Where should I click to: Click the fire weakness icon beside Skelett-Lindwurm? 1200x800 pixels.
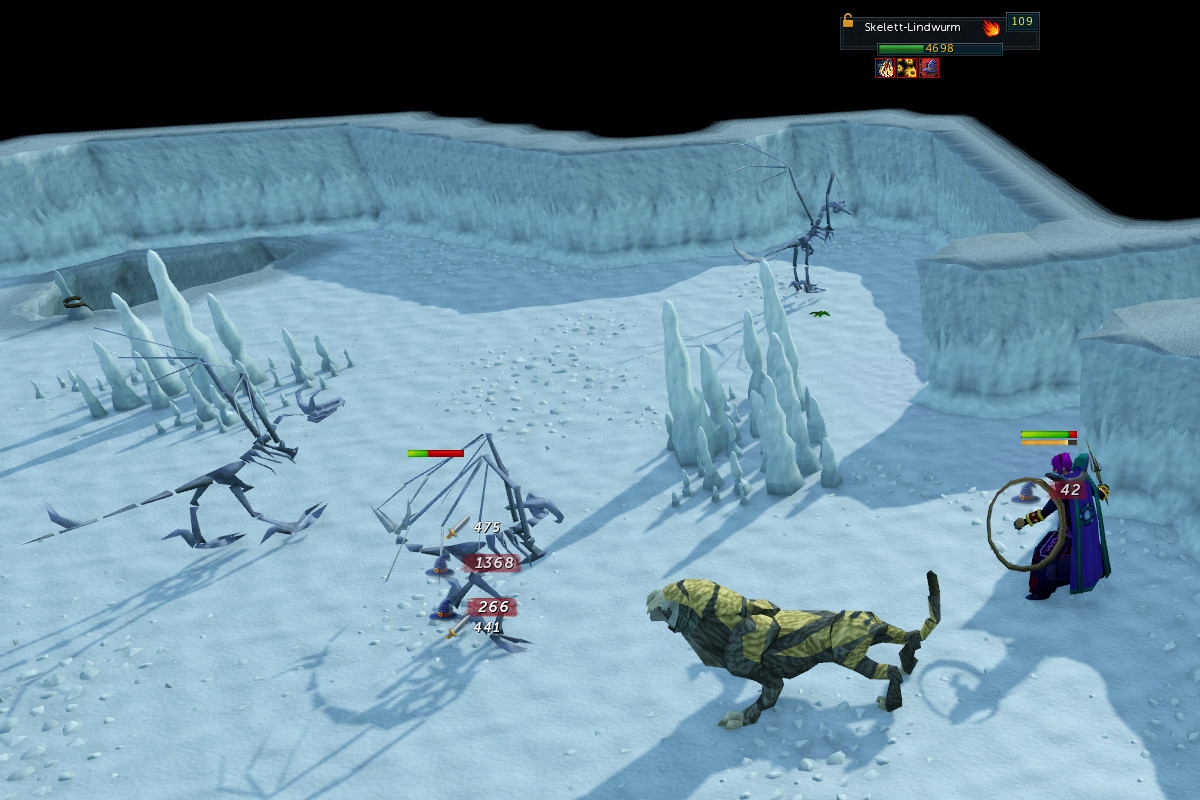tap(991, 28)
